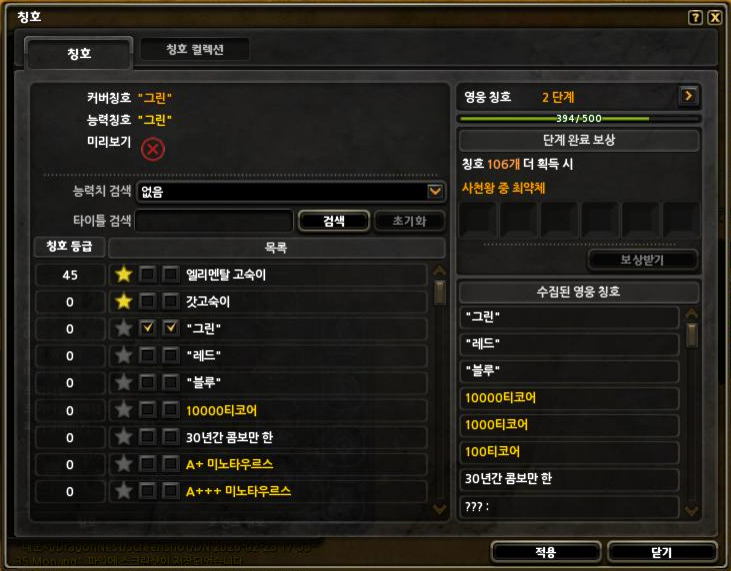Click the 닫기 button
The width and height of the screenshot is (731, 571).
click(661, 552)
